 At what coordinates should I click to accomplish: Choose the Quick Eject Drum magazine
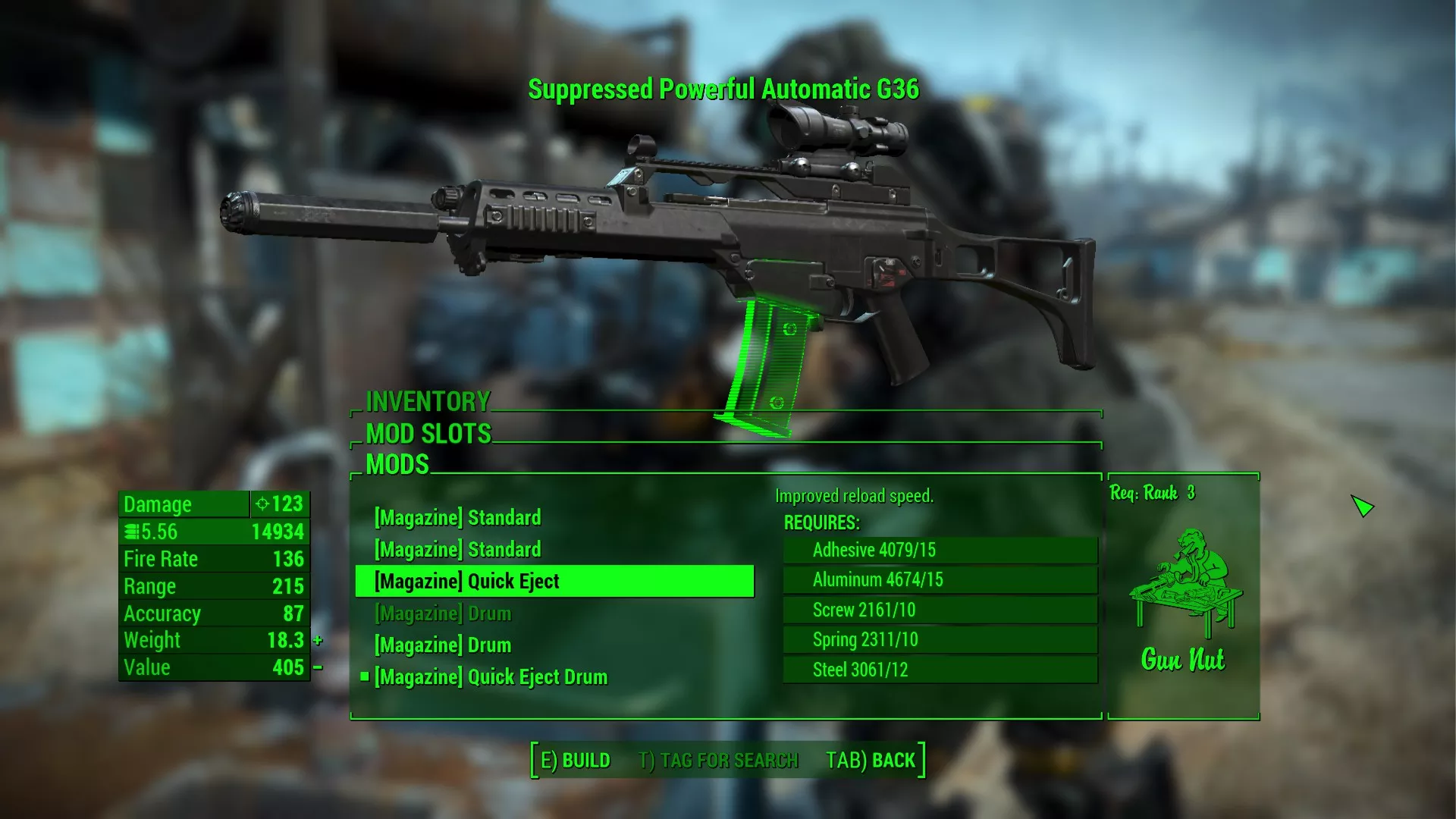pyautogui.click(x=491, y=677)
